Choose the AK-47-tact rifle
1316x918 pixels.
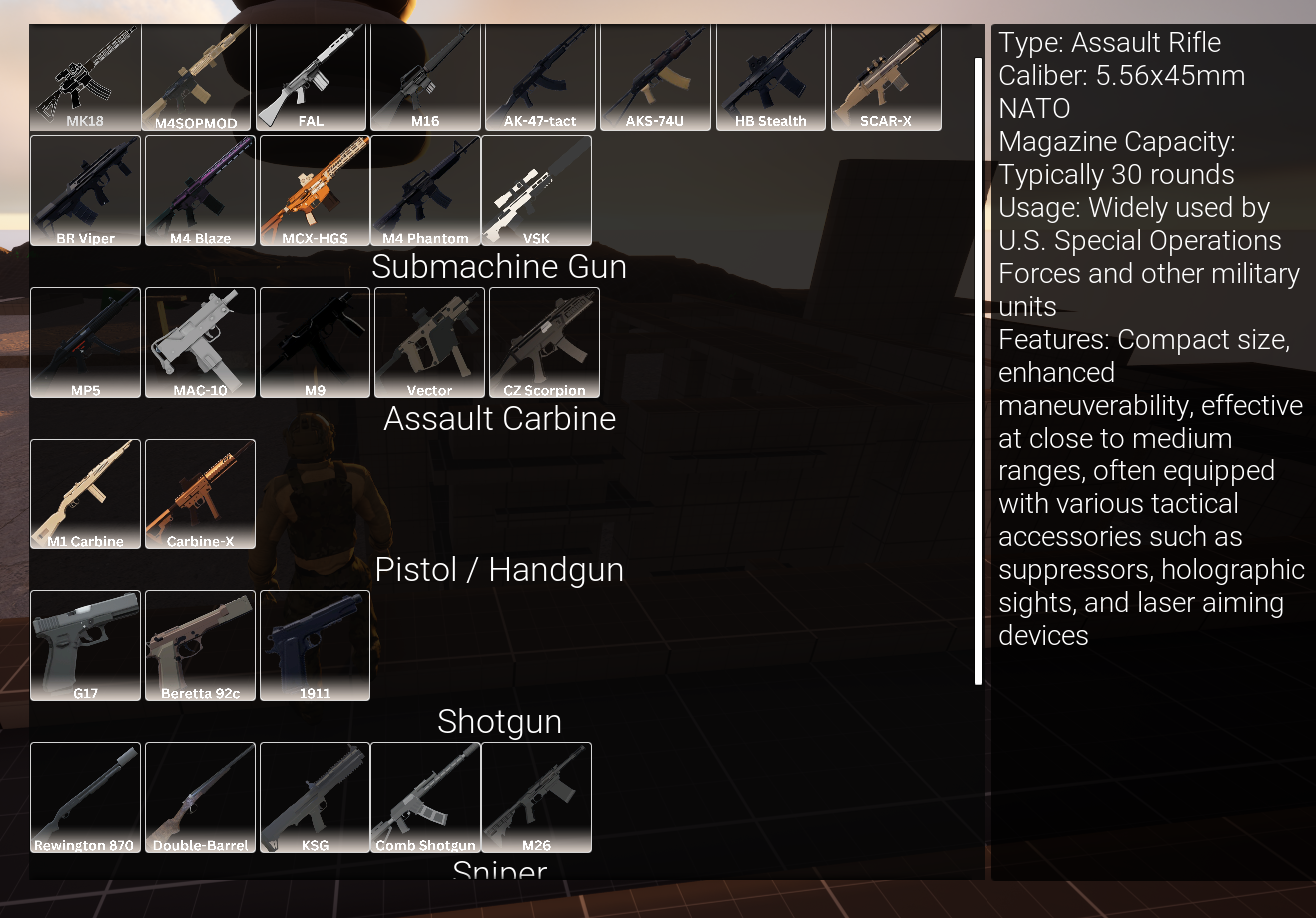coord(539,75)
